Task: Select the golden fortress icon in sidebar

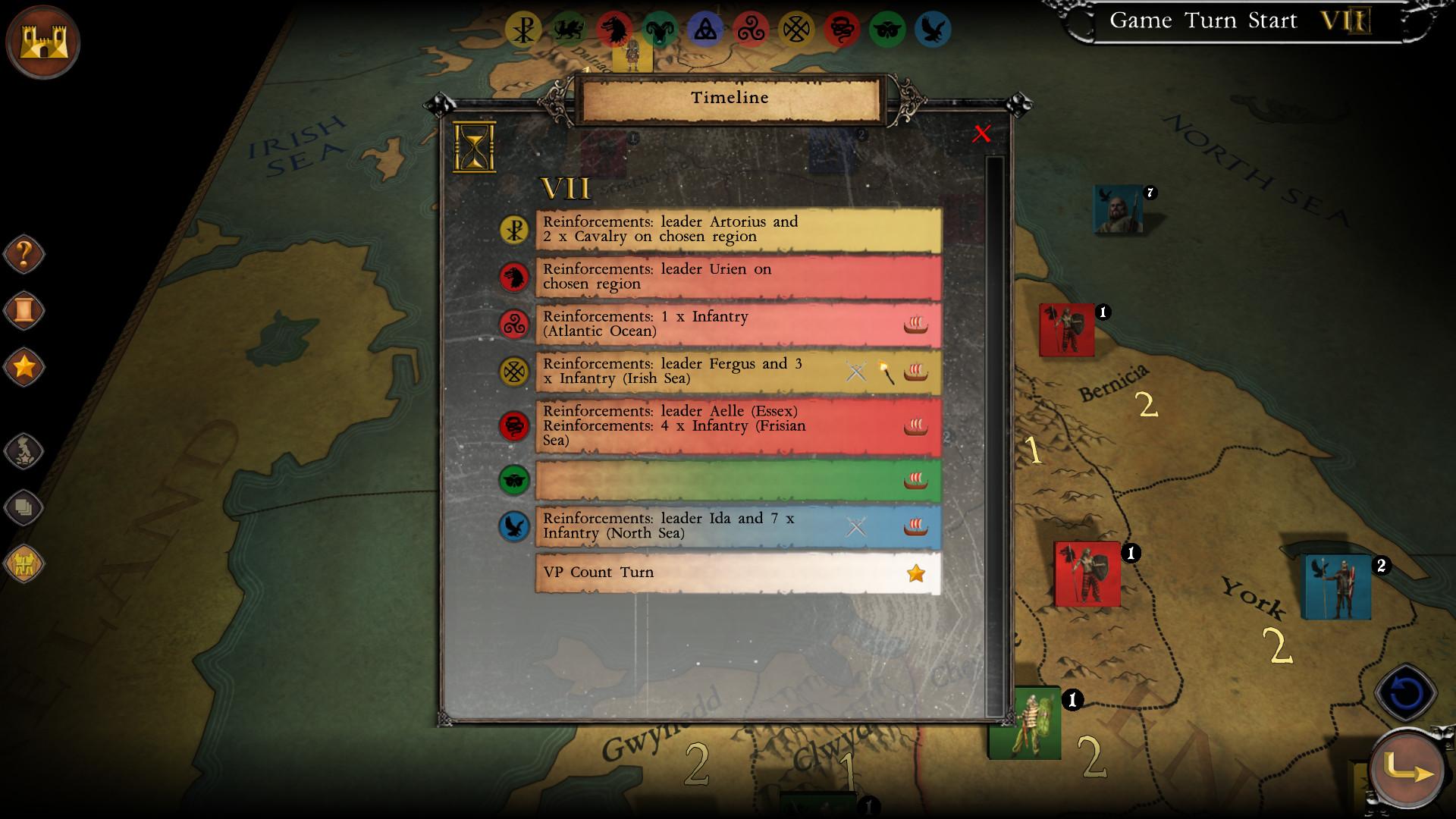Action: point(24,563)
